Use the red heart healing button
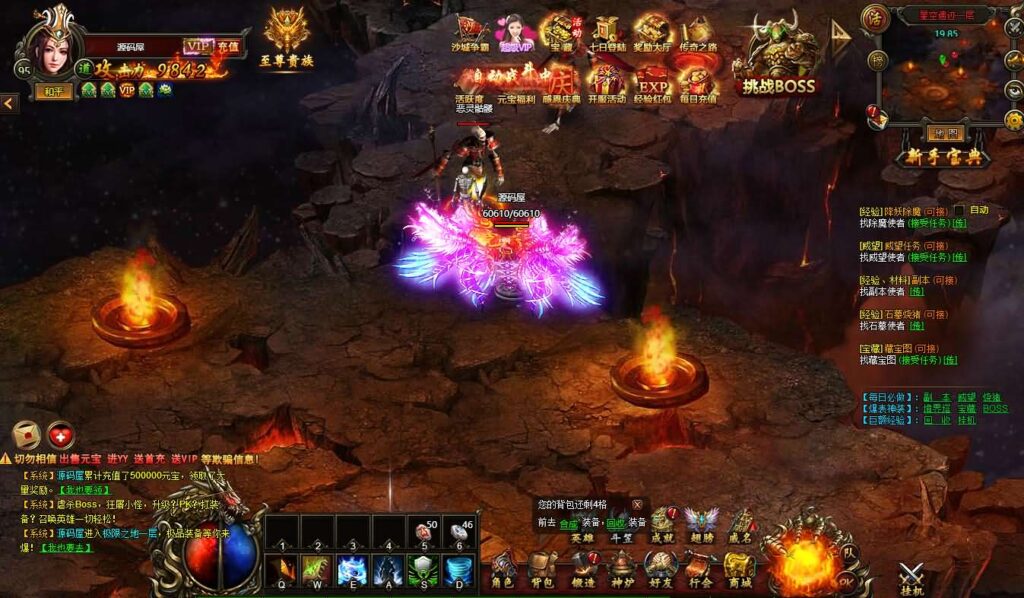 coord(61,434)
